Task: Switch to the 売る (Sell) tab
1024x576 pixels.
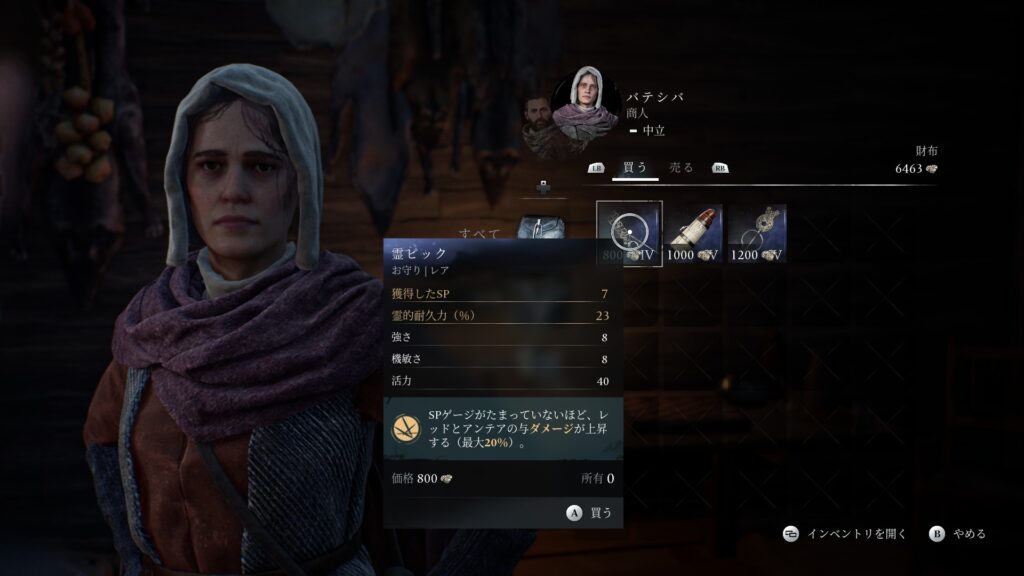Action: (x=681, y=168)
